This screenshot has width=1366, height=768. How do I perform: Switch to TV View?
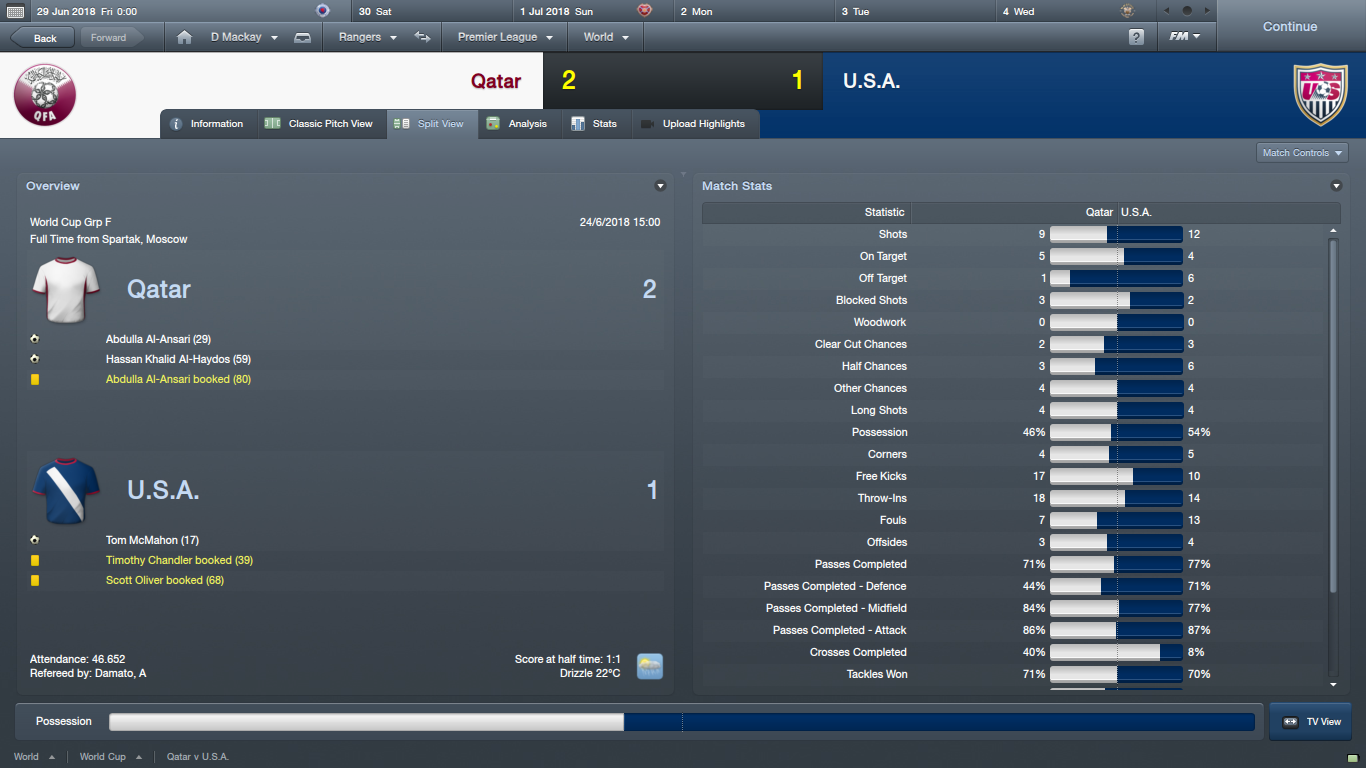[1311, 721]
